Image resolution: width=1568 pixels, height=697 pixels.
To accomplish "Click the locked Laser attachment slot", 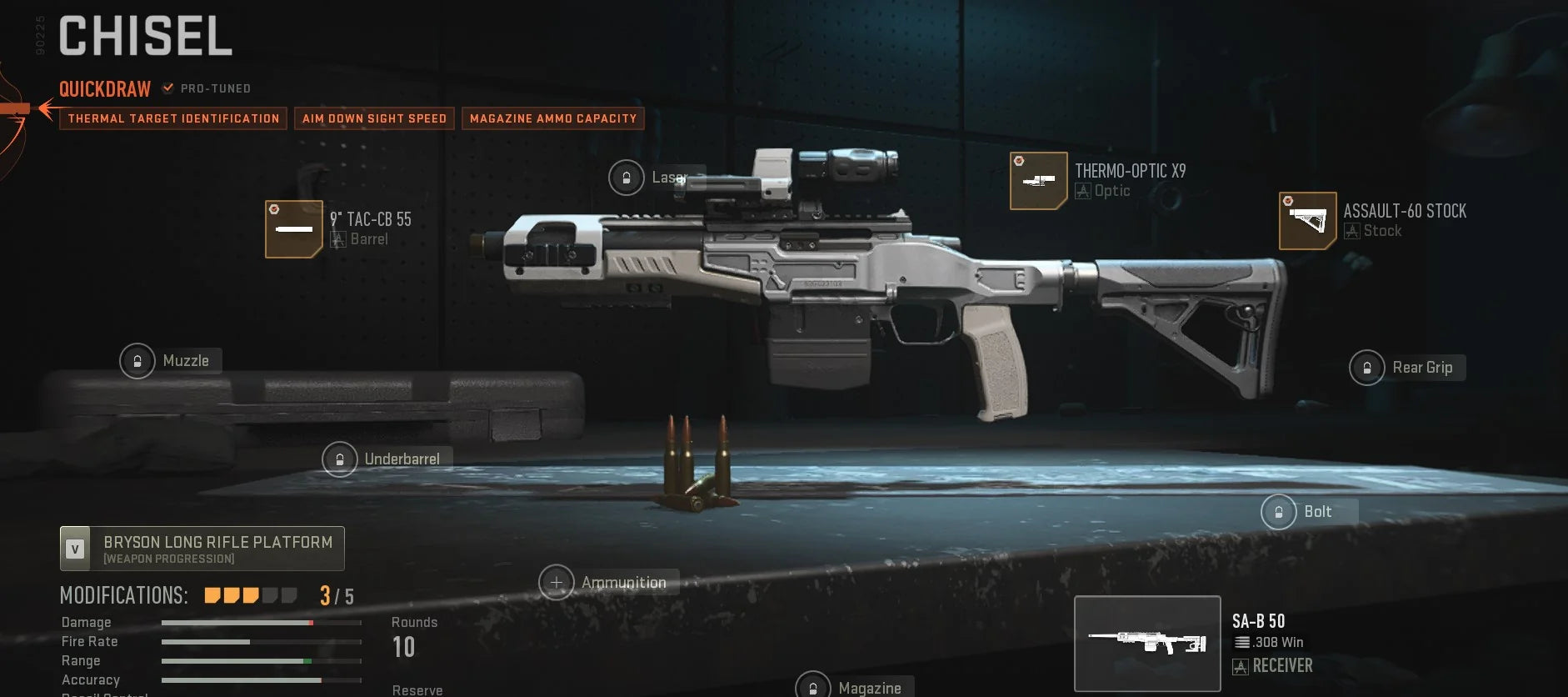I will click(627, 178).
